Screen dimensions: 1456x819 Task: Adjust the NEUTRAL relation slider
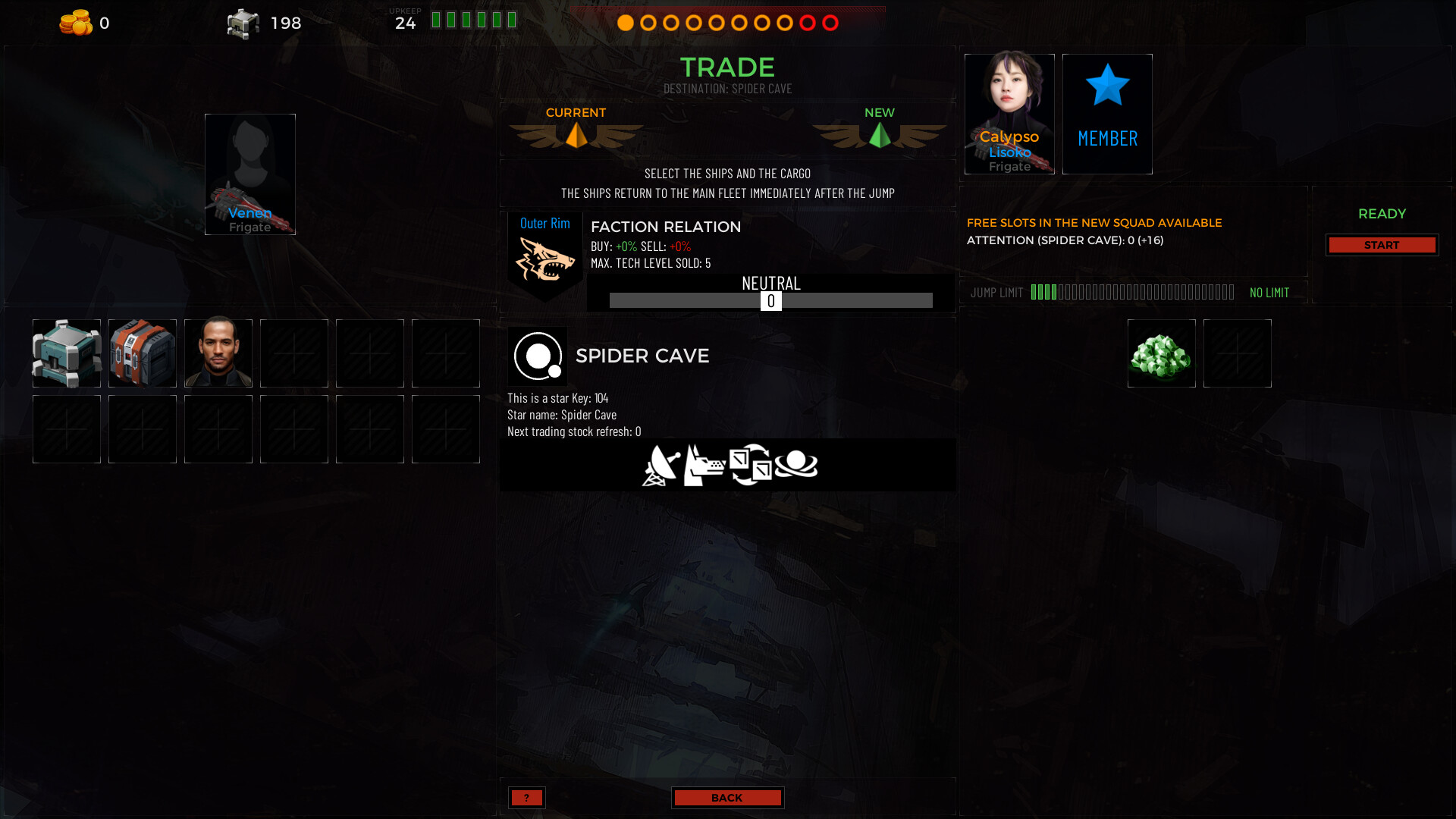(x=772, y=300)
